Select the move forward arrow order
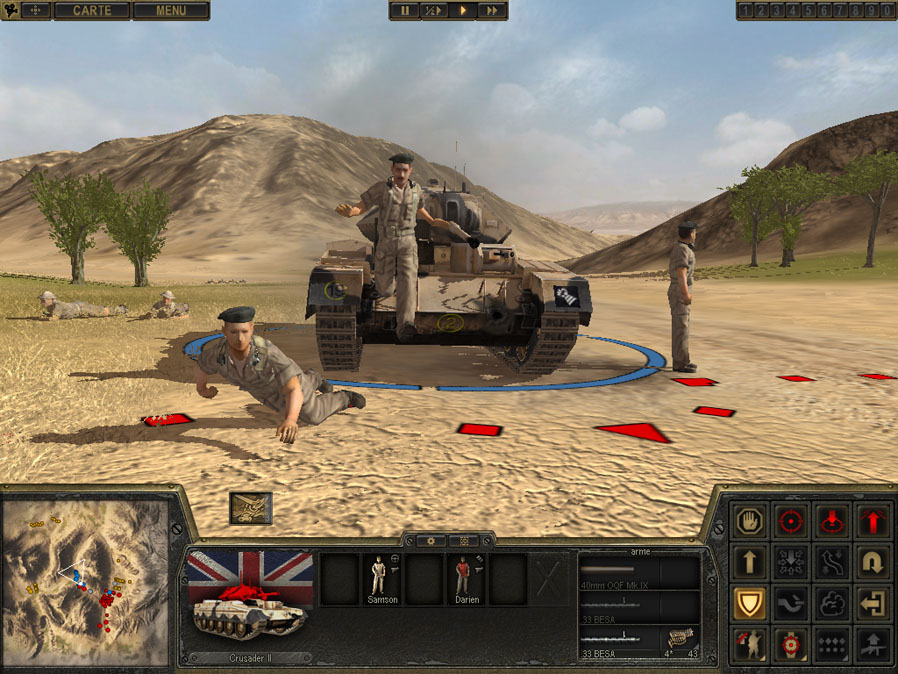This screenshot has height=674, width=898. [x=750, y=562]
